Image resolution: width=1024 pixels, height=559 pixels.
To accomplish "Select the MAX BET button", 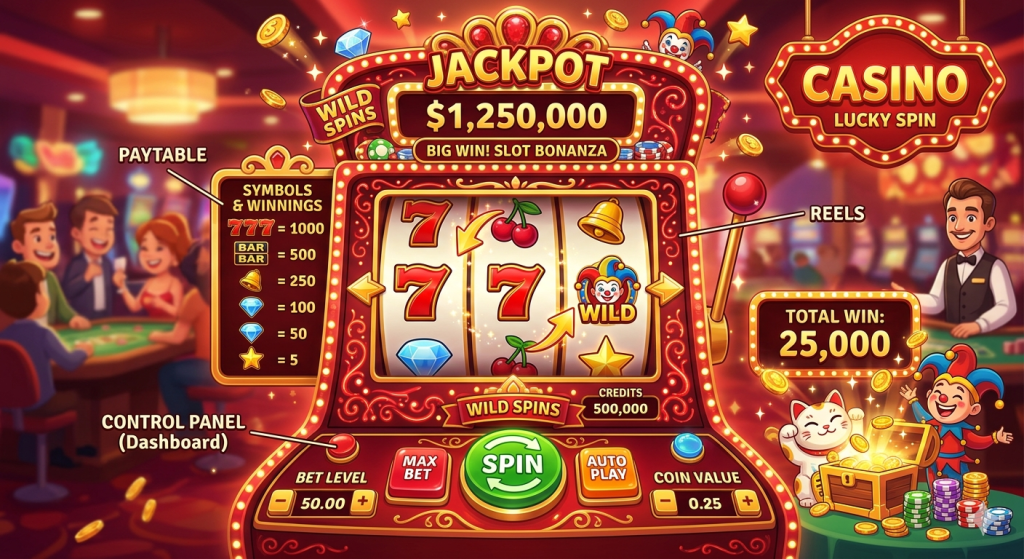I will tap(418, 467).
